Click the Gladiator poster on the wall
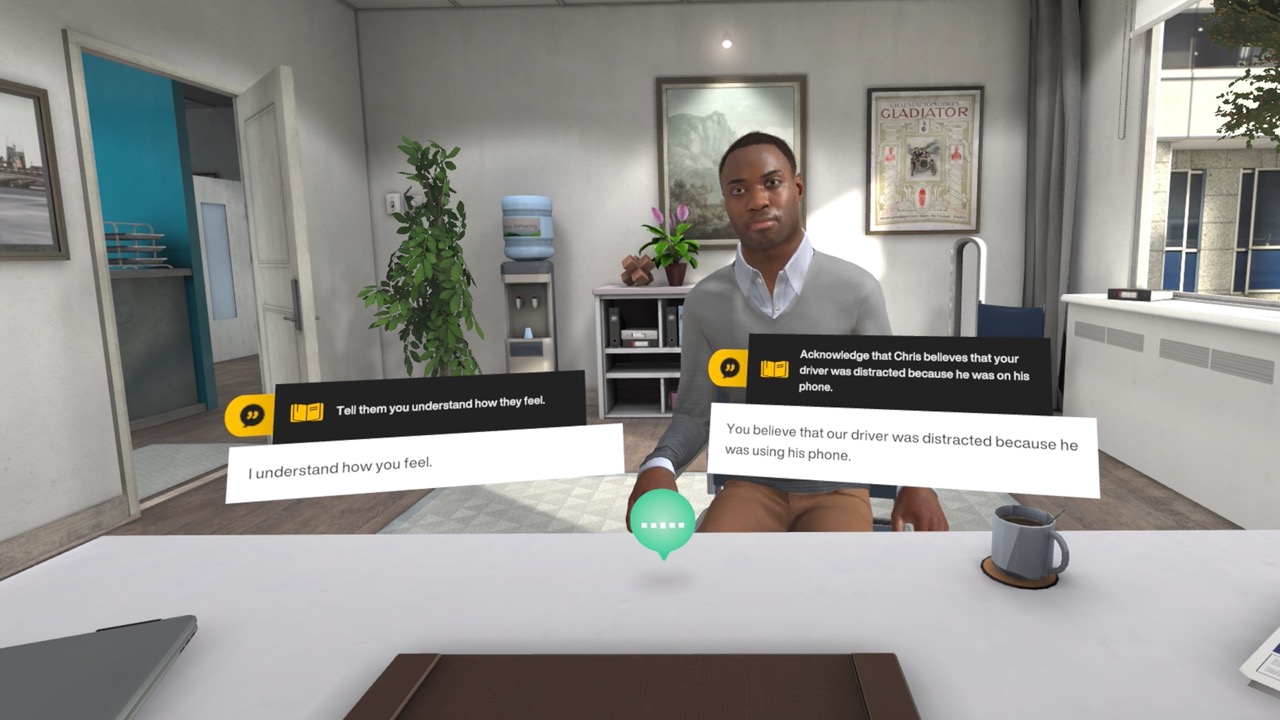The height and width of the screenshot is (720, 1280). click(925, 155)
